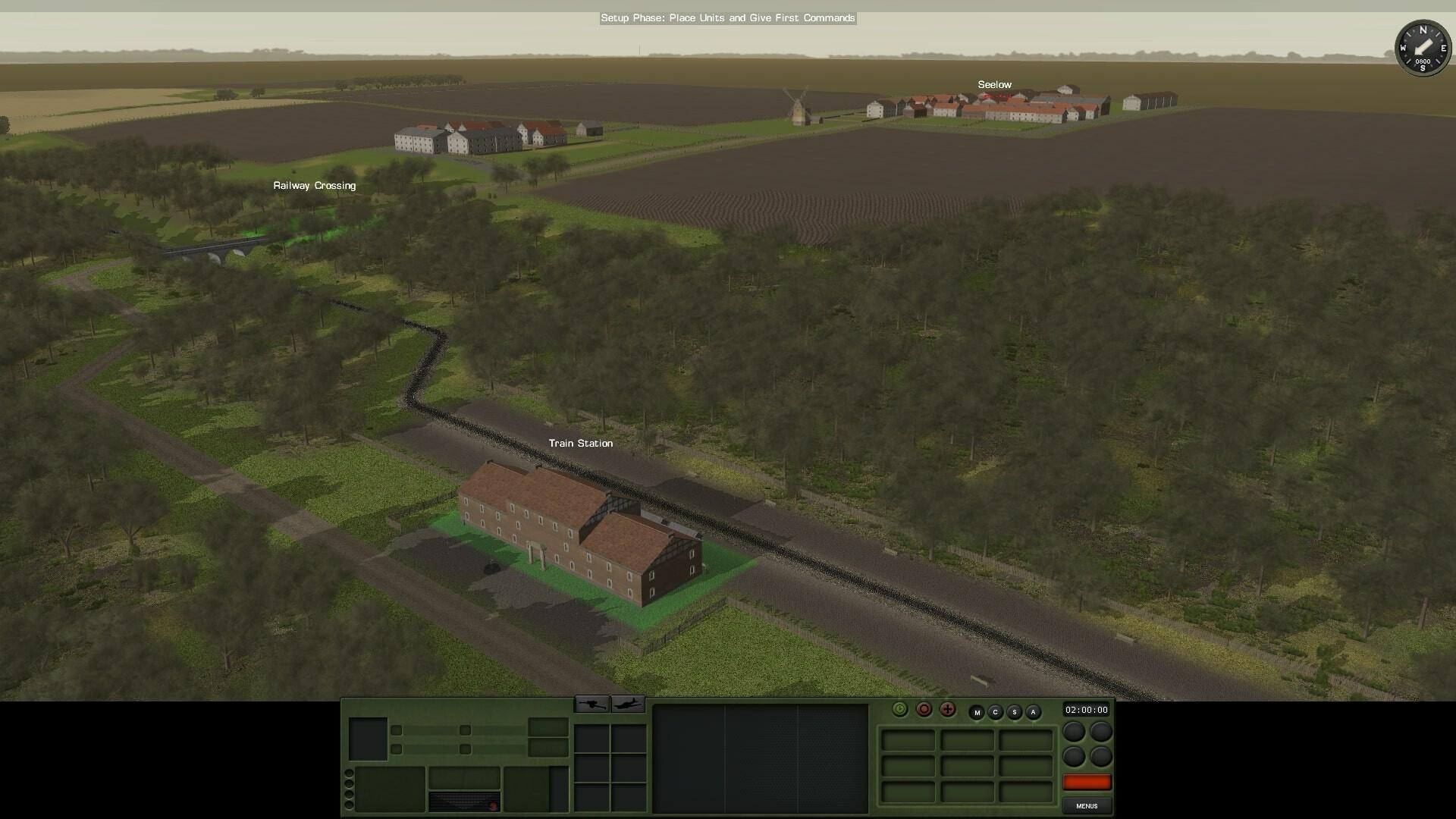
Task: Open the MENUS panel
Action: tap(1087, 806)
